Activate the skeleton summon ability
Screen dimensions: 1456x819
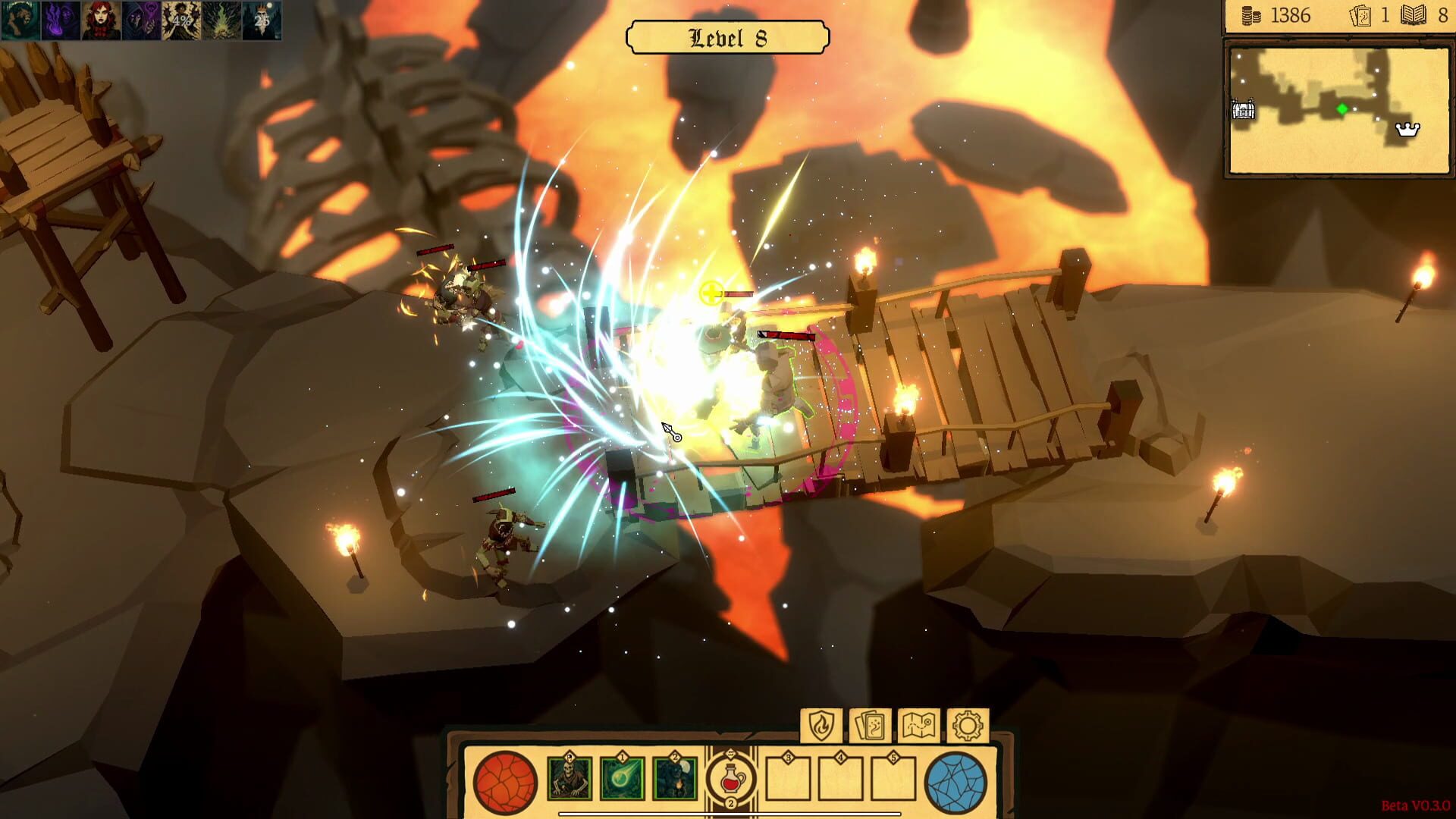point(570,779)
